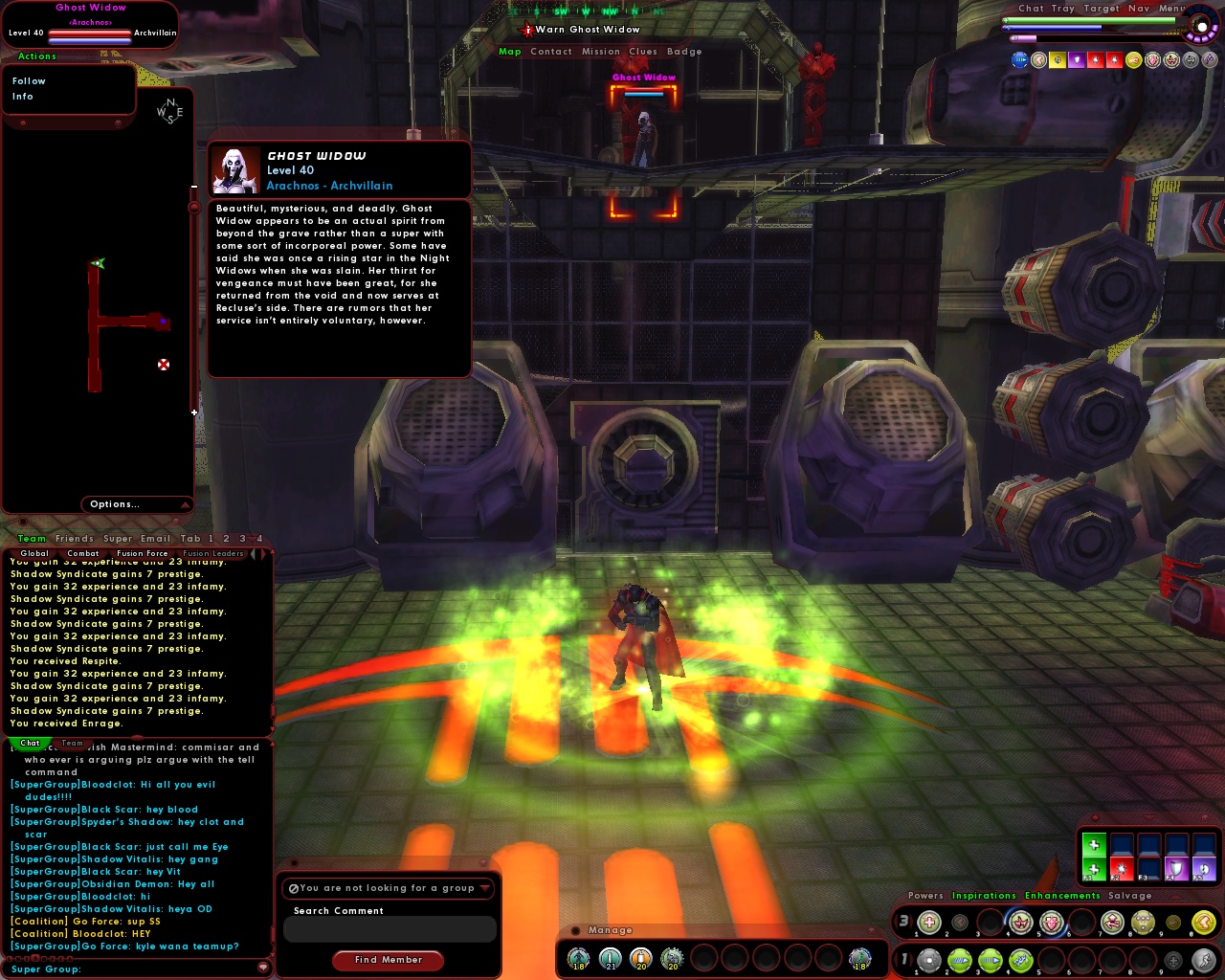Open the Salvage window

tap(1129, 896)
